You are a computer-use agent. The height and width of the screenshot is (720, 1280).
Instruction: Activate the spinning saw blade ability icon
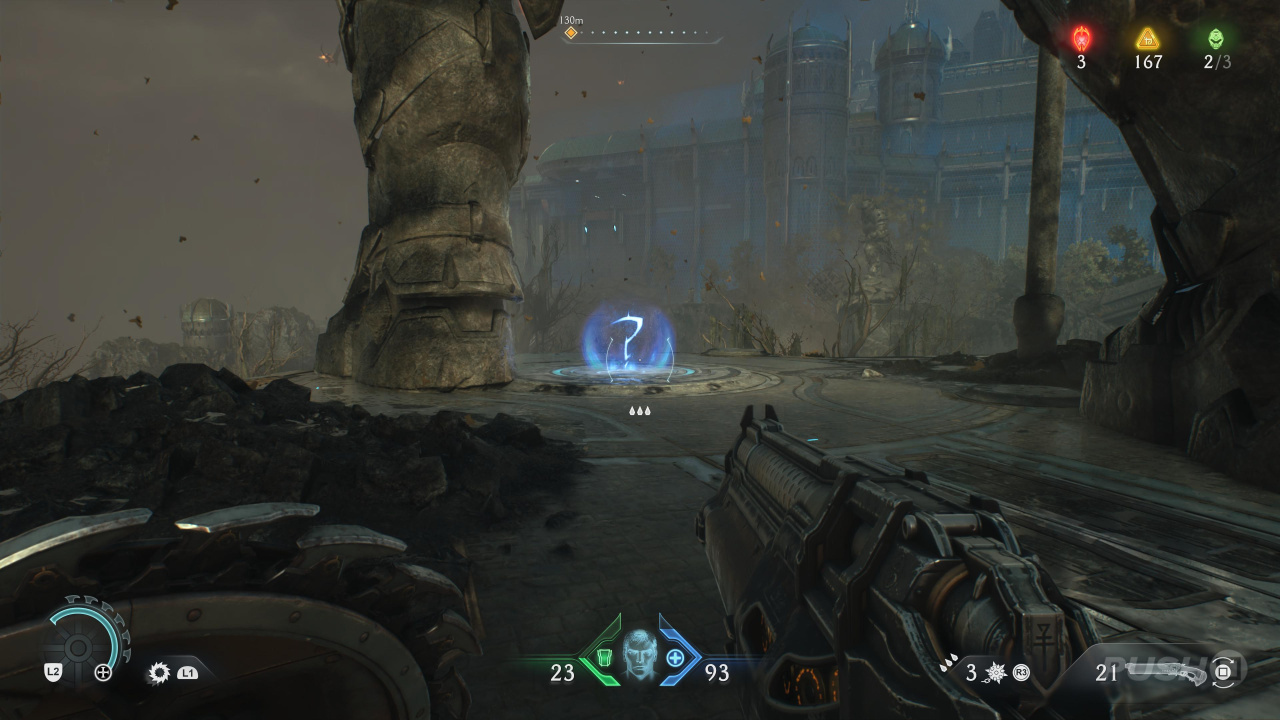click(158, 673)
